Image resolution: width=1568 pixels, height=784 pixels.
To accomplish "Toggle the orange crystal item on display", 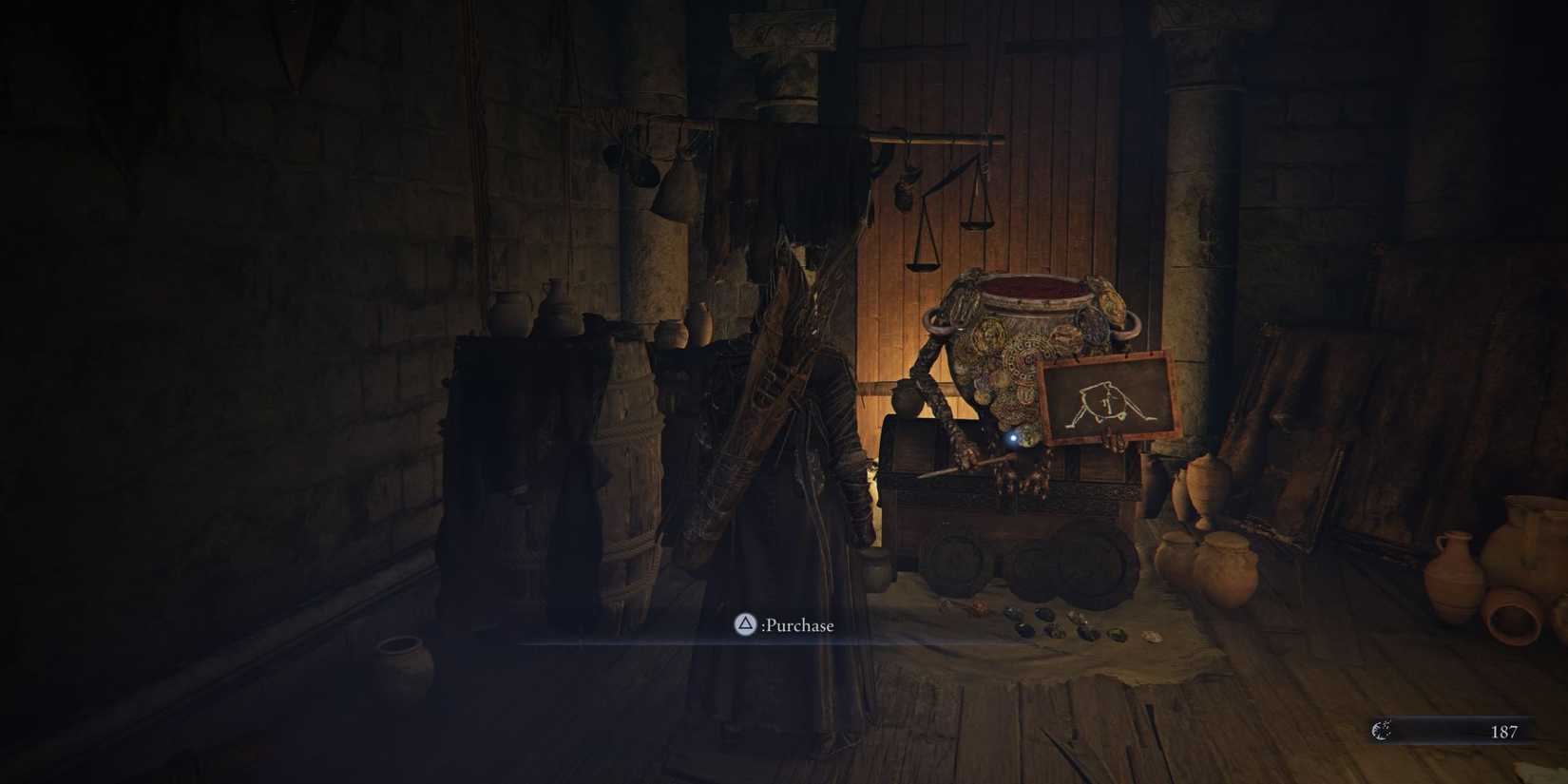I will tap(979, 608).
